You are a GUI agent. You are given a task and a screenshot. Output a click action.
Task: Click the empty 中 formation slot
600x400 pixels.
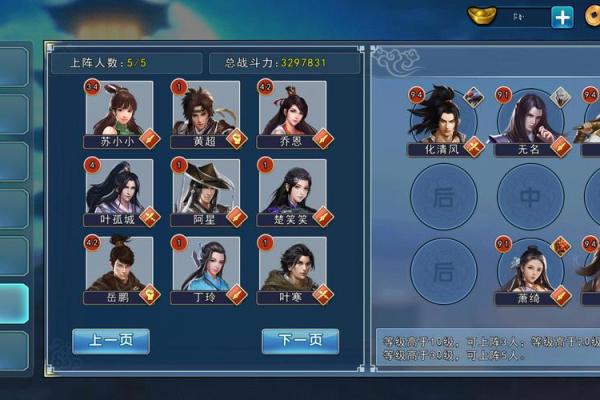tap(530, 196)
